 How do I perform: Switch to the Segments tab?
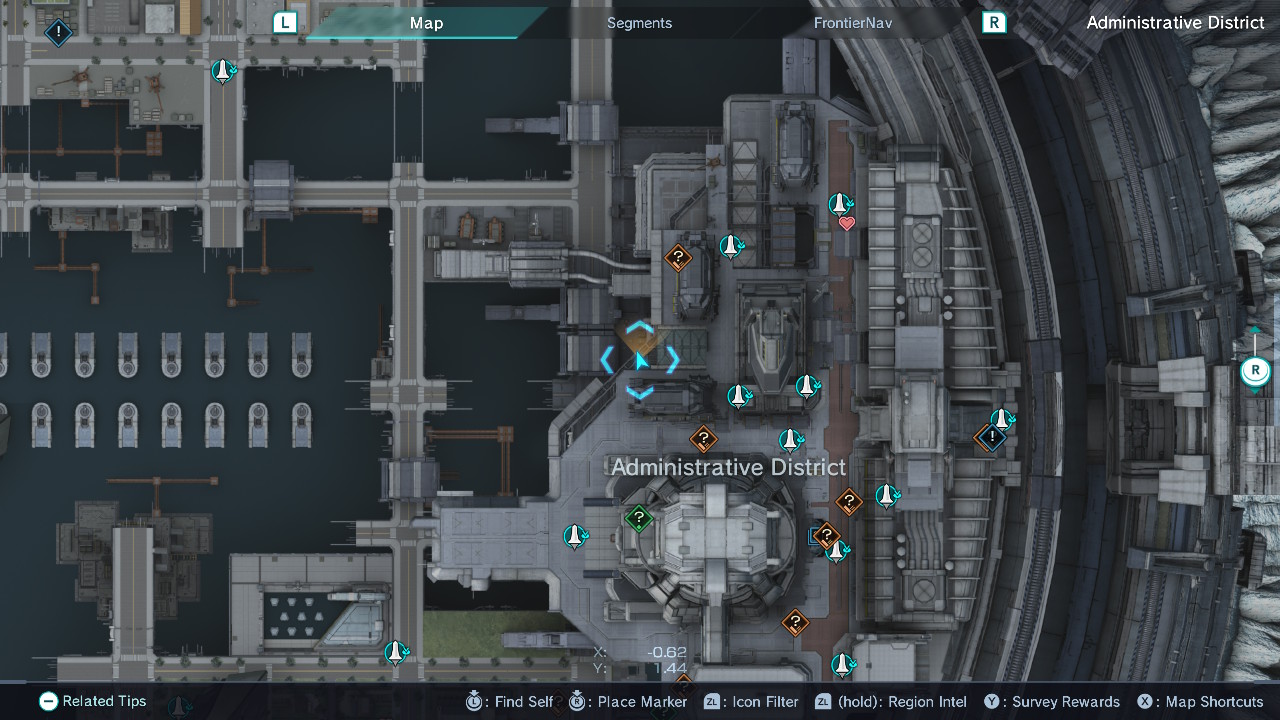639,22
